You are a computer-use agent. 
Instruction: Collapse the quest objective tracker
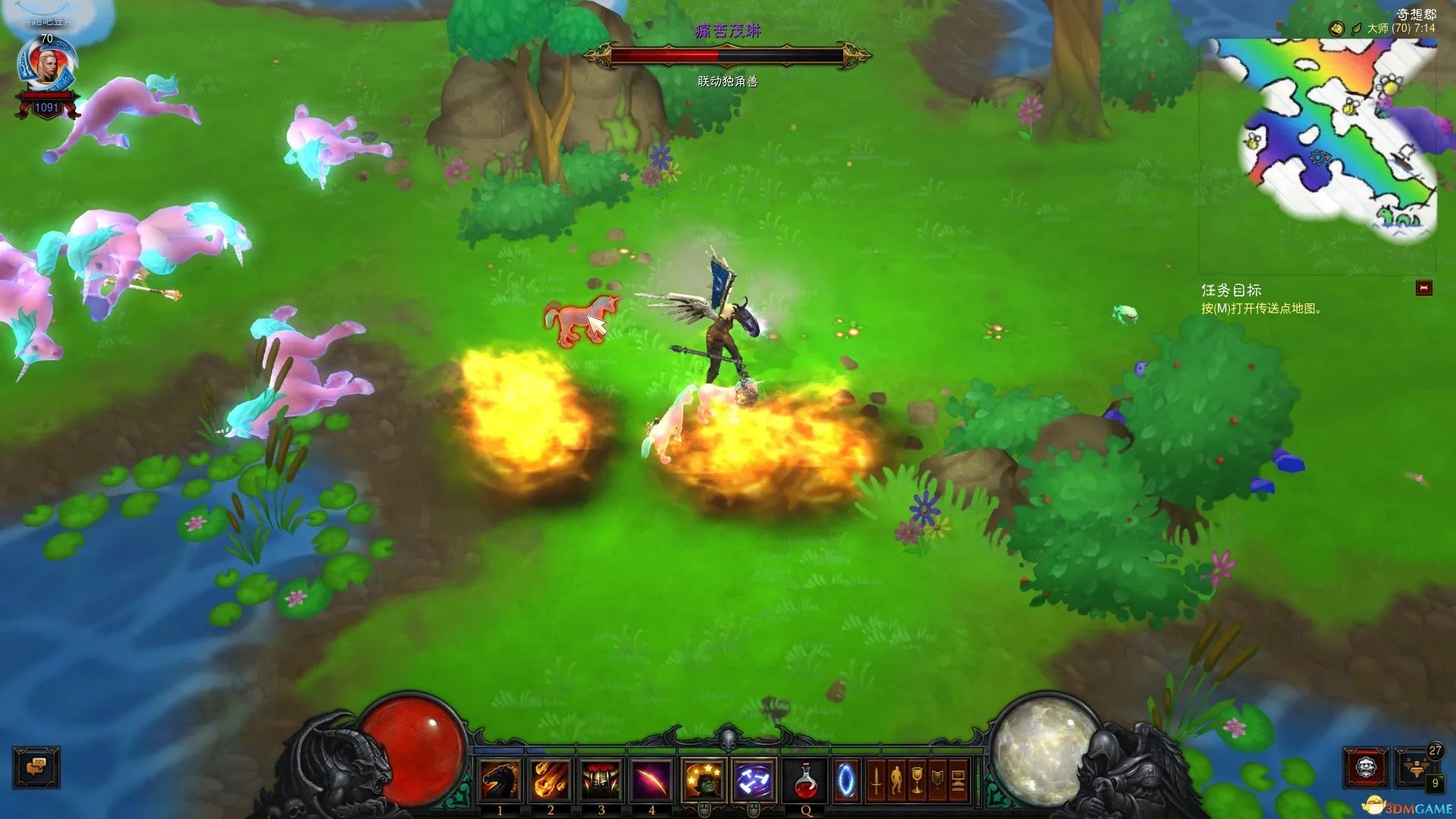point(1423,288)
